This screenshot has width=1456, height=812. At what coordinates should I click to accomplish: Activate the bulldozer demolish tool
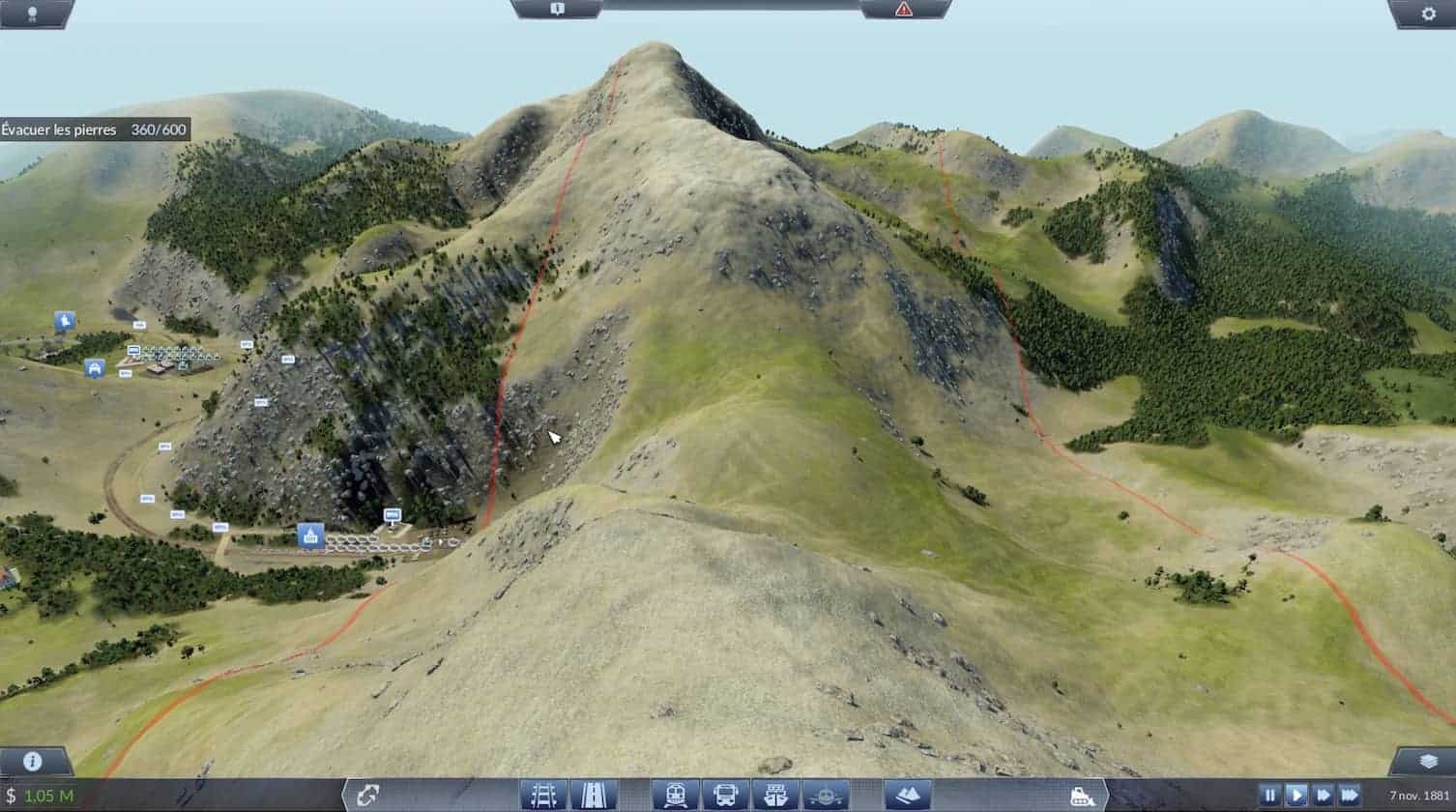click(1082, 796)
